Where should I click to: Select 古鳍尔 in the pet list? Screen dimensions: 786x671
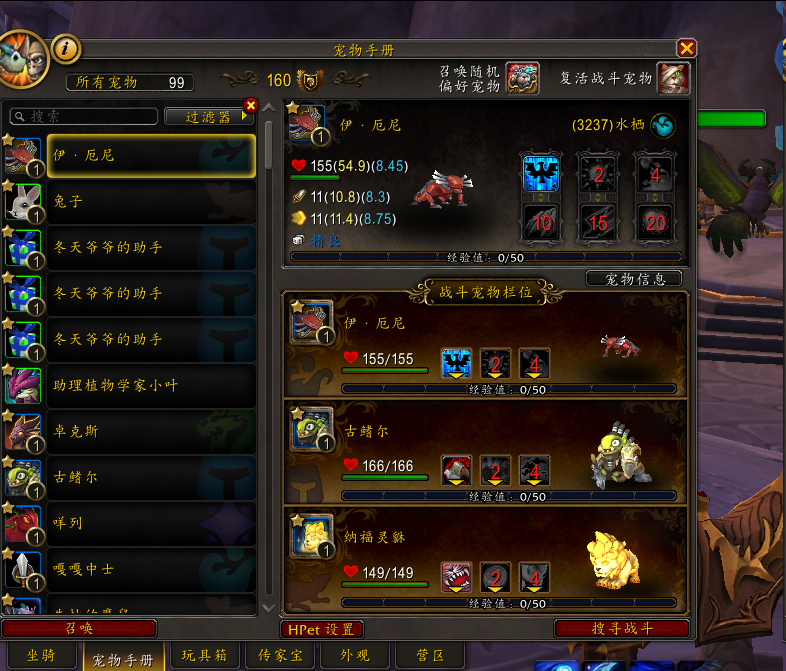coord(128,477)
